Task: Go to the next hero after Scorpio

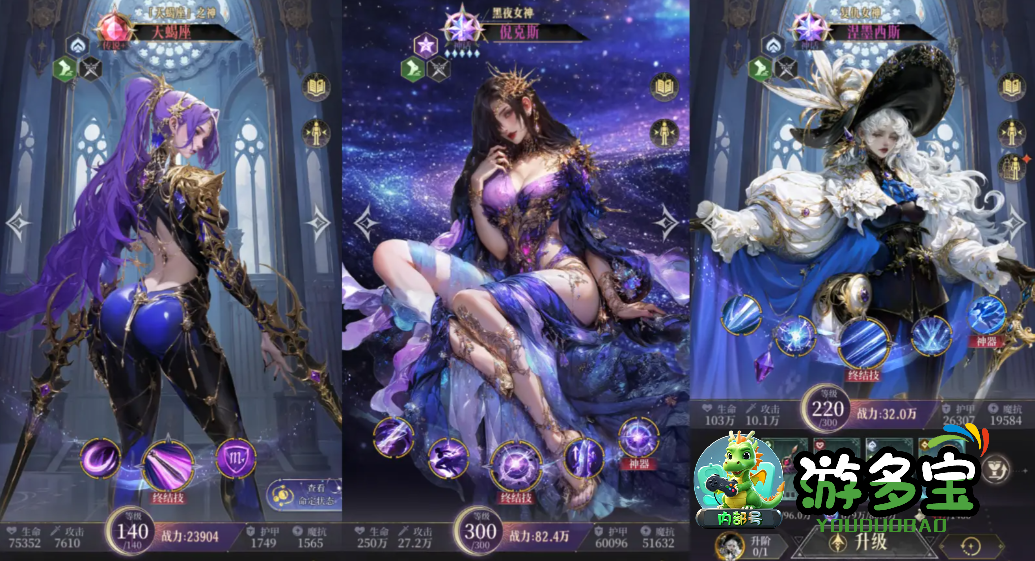Action: point(318,223)
